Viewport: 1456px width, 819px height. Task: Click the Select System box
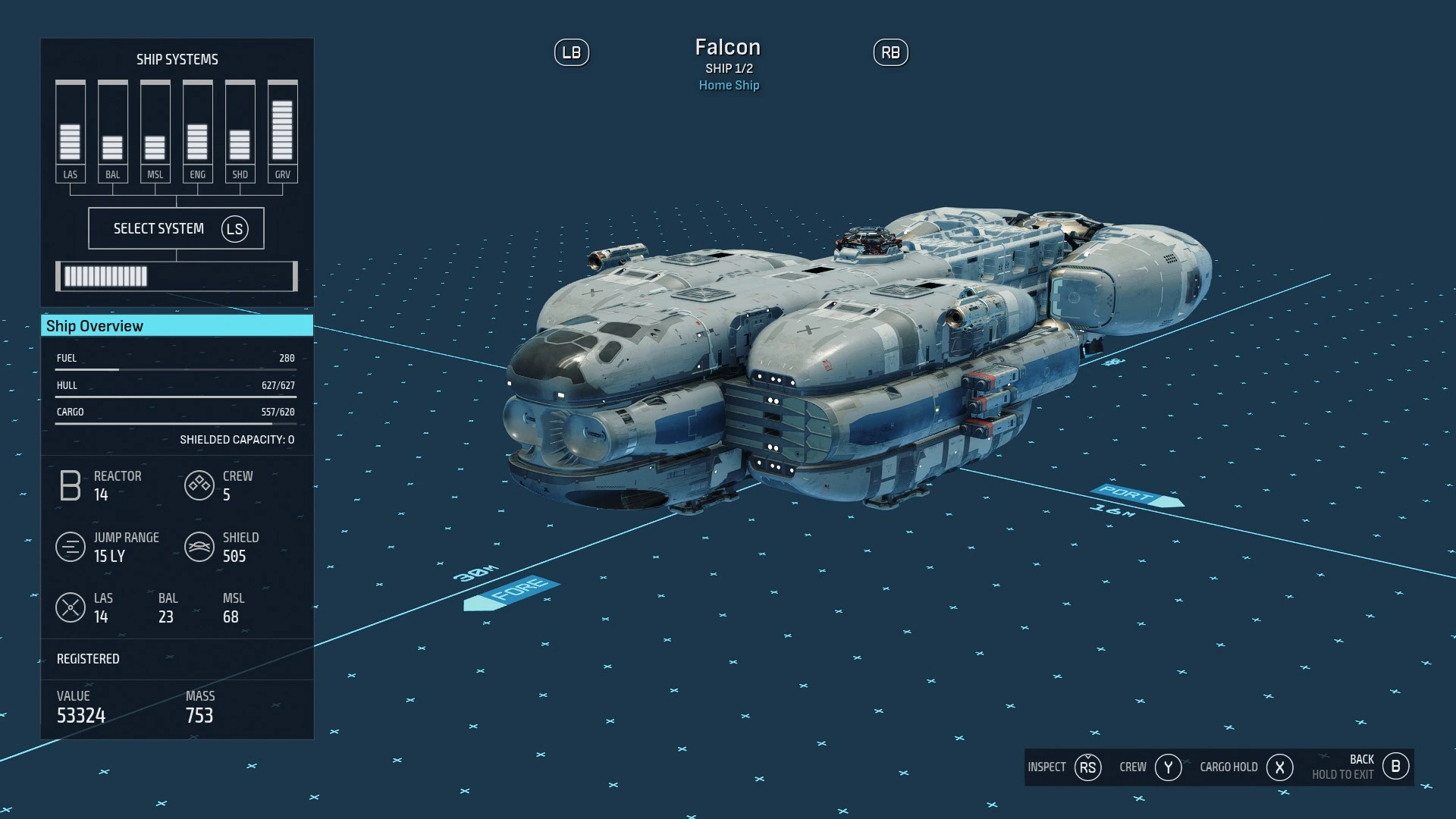[x=176, y=228]
